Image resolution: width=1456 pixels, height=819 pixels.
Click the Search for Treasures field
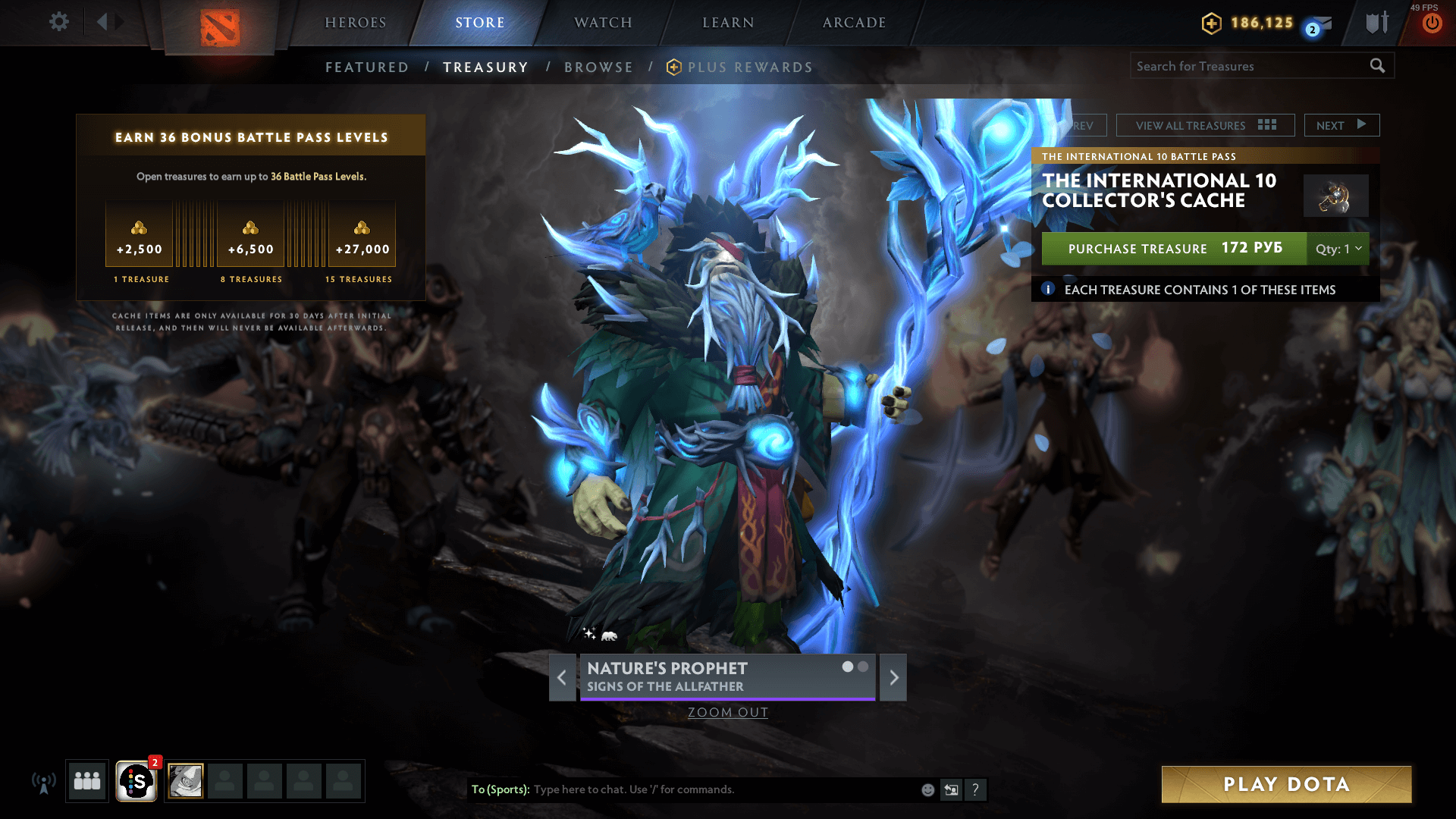1250,66
